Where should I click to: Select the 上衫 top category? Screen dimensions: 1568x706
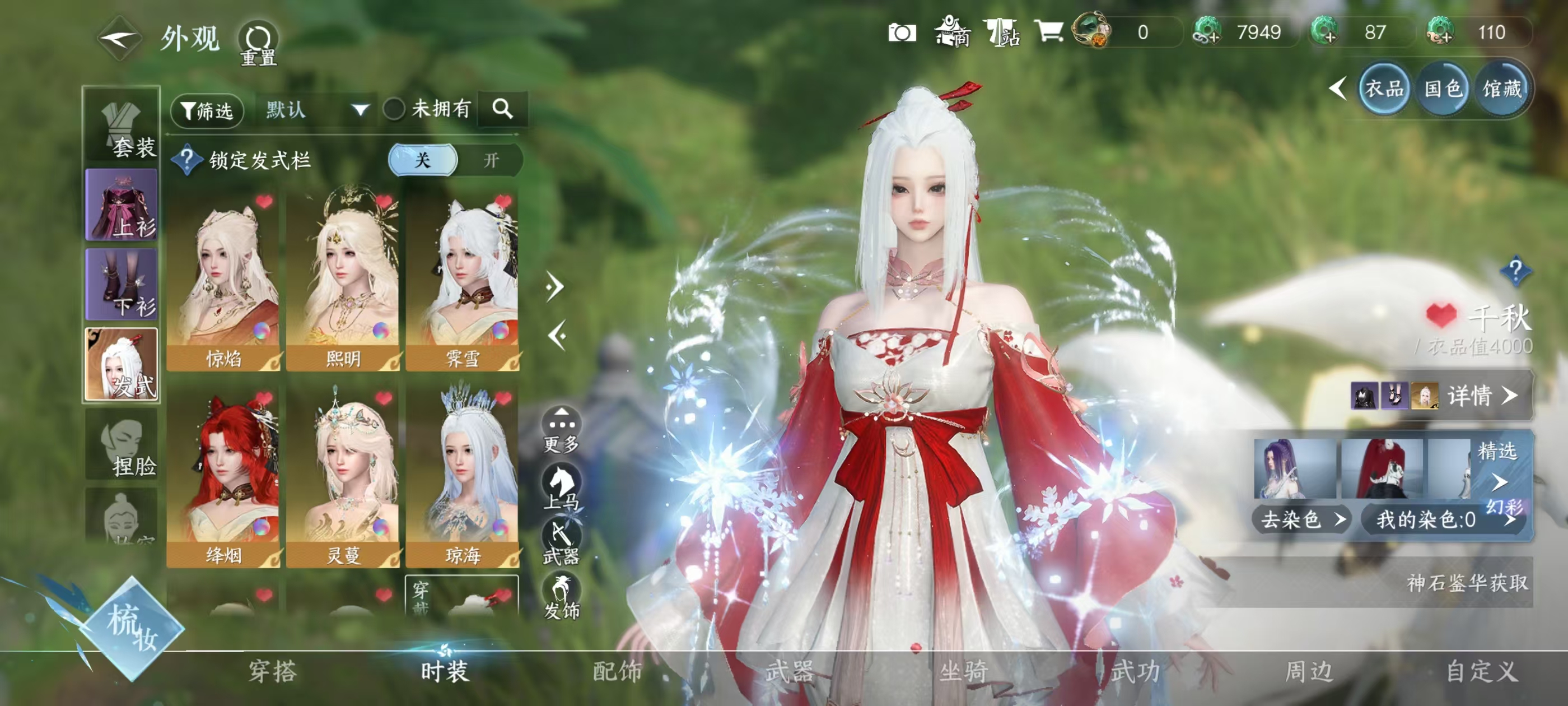click(122, 205)
